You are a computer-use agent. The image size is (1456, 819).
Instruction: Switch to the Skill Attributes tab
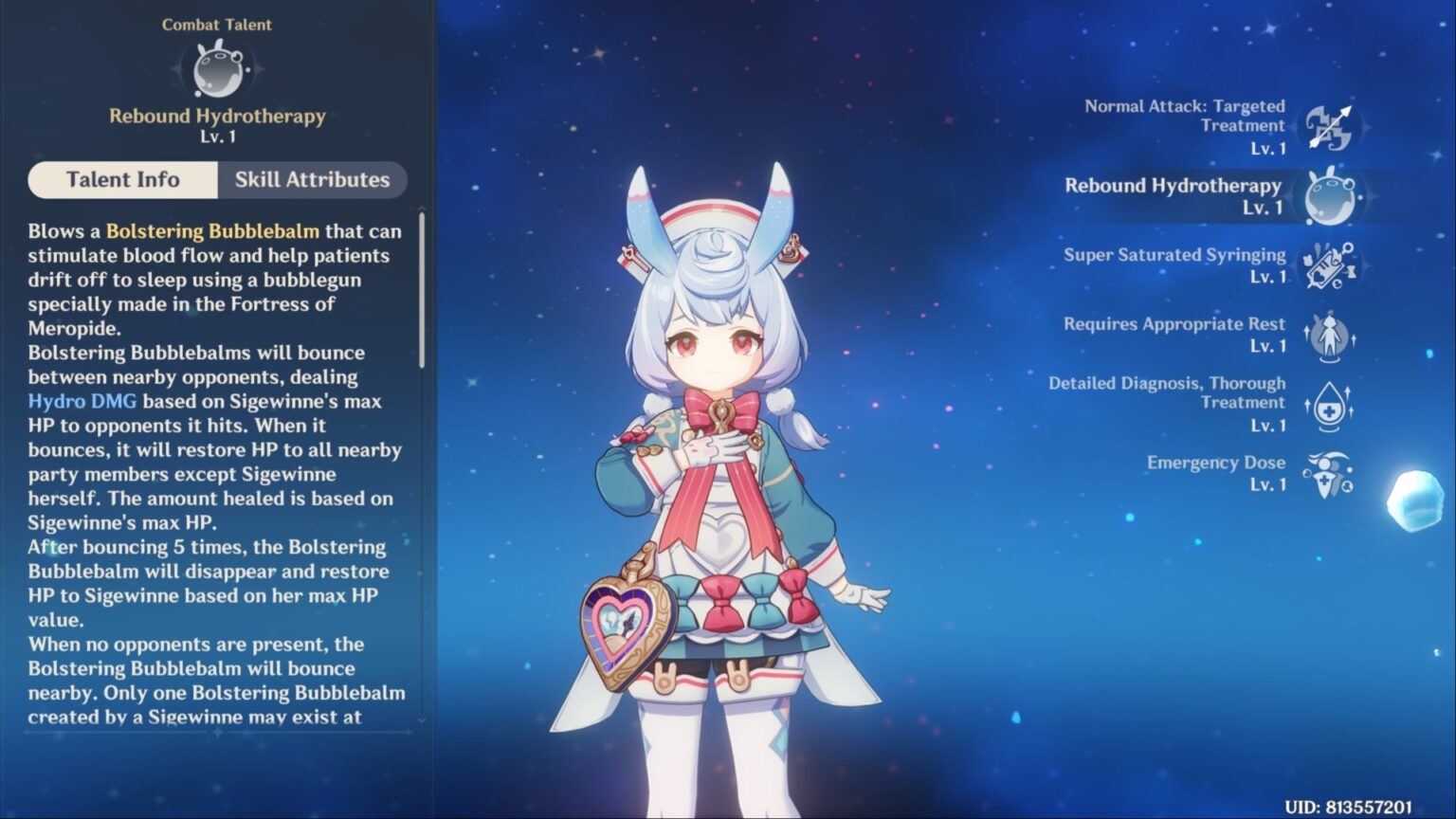pyautogui.click(x=313, y=179)
